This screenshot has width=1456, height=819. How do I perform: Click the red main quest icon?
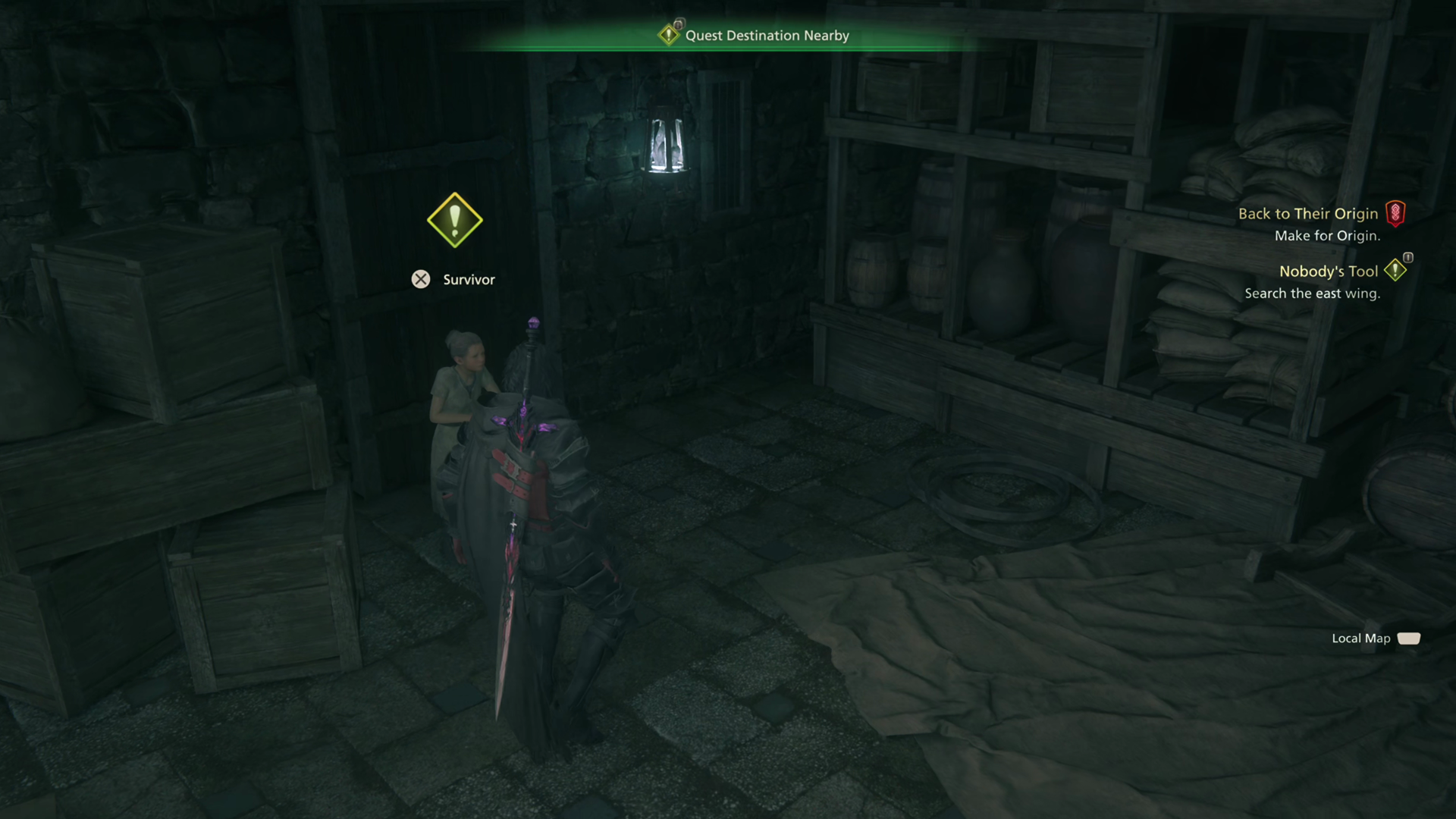pyautogui.click(x=1395, y=213)
